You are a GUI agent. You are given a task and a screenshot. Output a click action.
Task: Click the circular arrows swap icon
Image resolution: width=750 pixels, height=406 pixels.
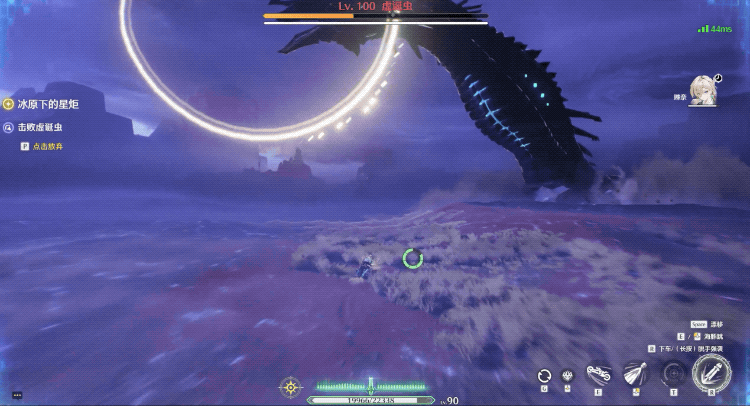[x=544, y=376]
